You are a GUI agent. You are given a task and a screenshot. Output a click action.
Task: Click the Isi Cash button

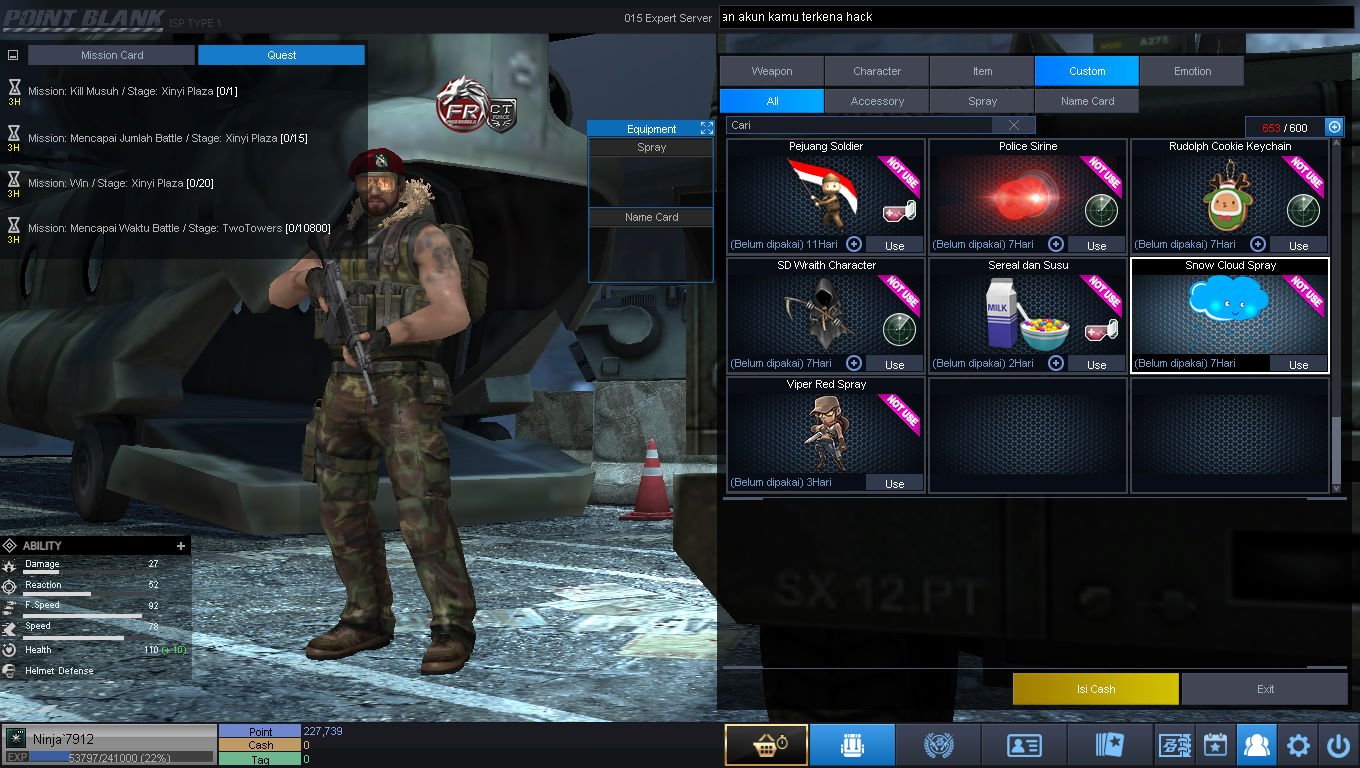tap(1095, 689)
